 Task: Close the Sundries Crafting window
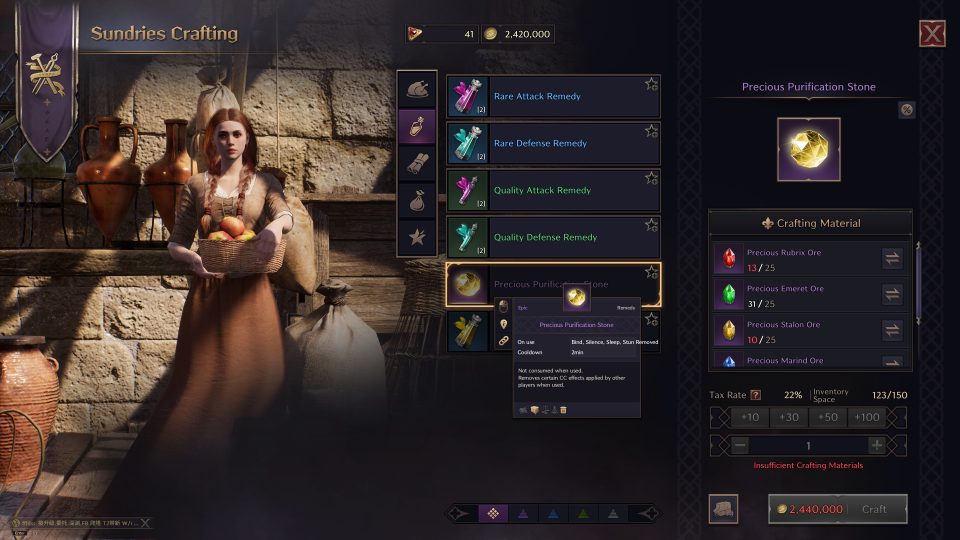click(x=932, y=34)
